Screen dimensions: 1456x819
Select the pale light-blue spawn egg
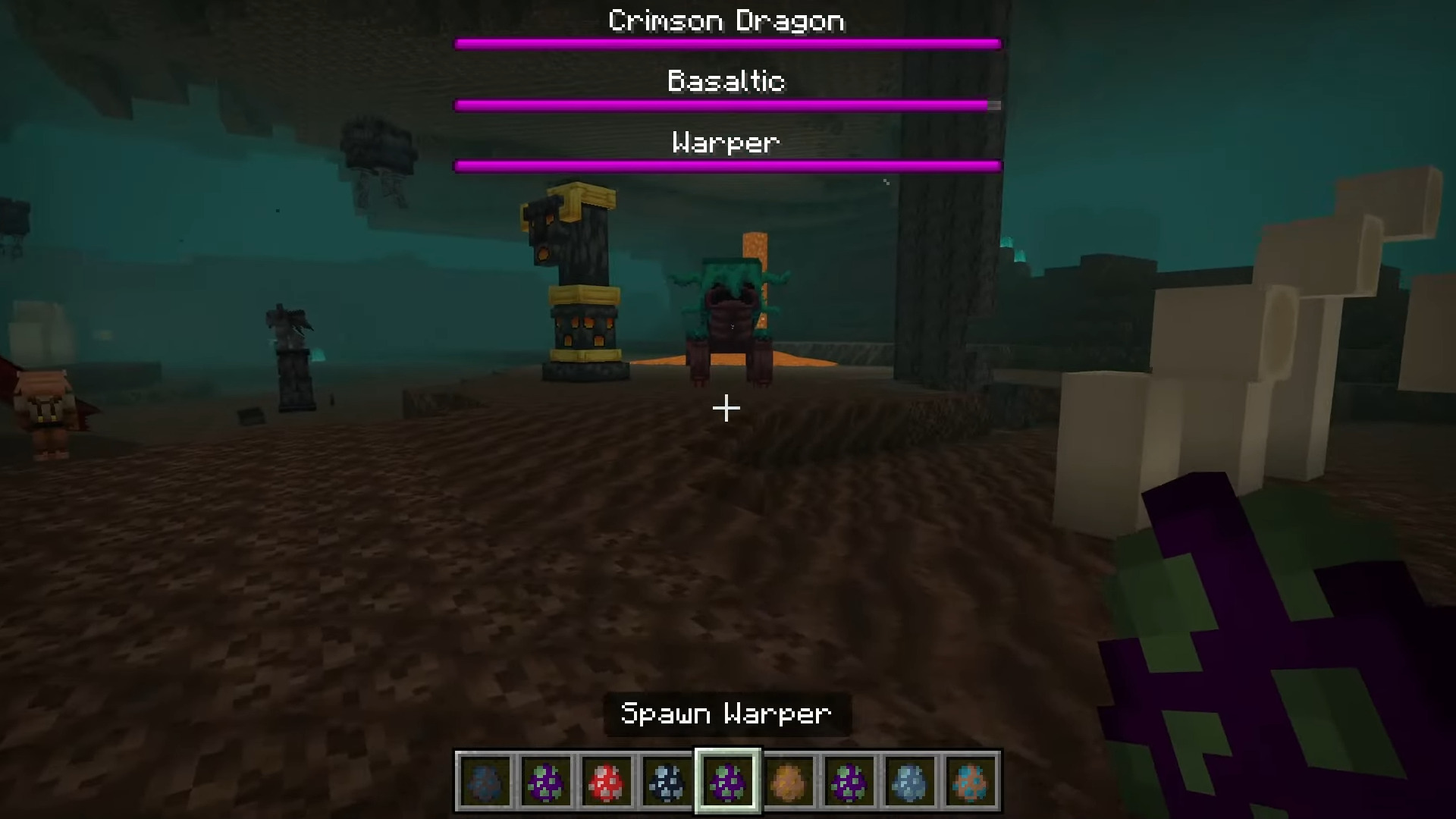(909, 781)
